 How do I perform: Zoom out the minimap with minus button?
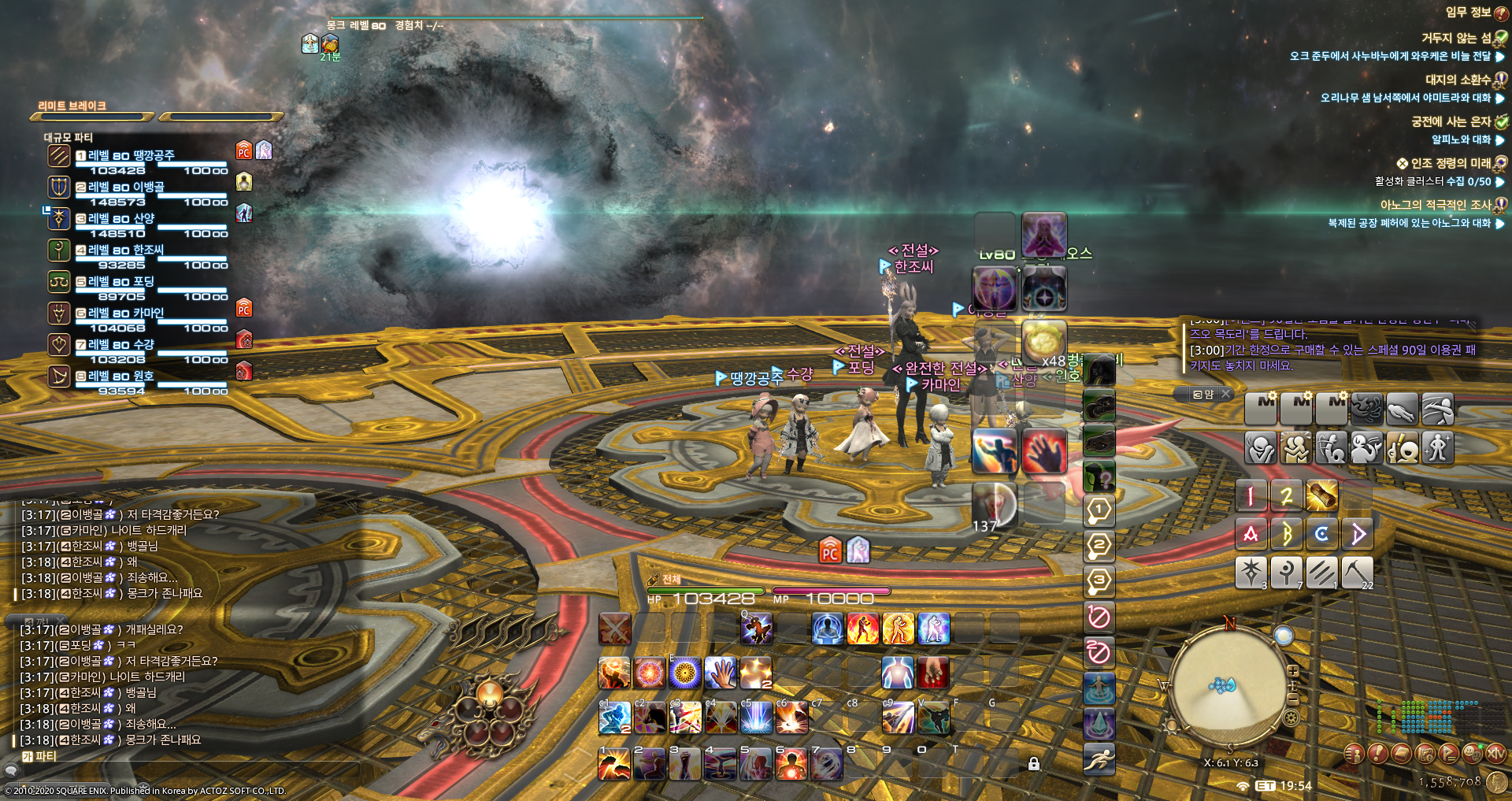pyautogui.click(x=1292, y=698)
